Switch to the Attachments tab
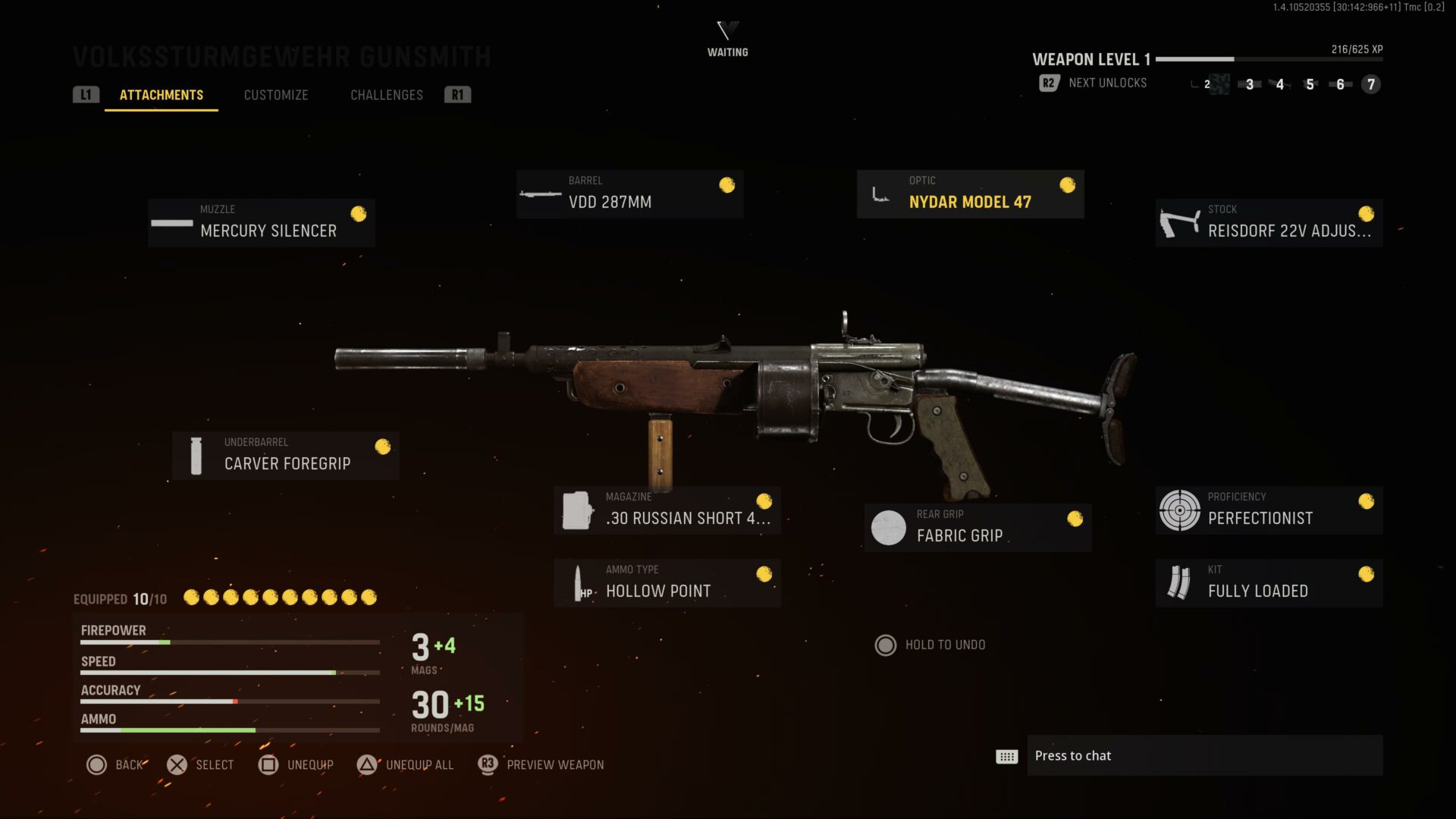The image size is (1456, 819). [161, 95]
